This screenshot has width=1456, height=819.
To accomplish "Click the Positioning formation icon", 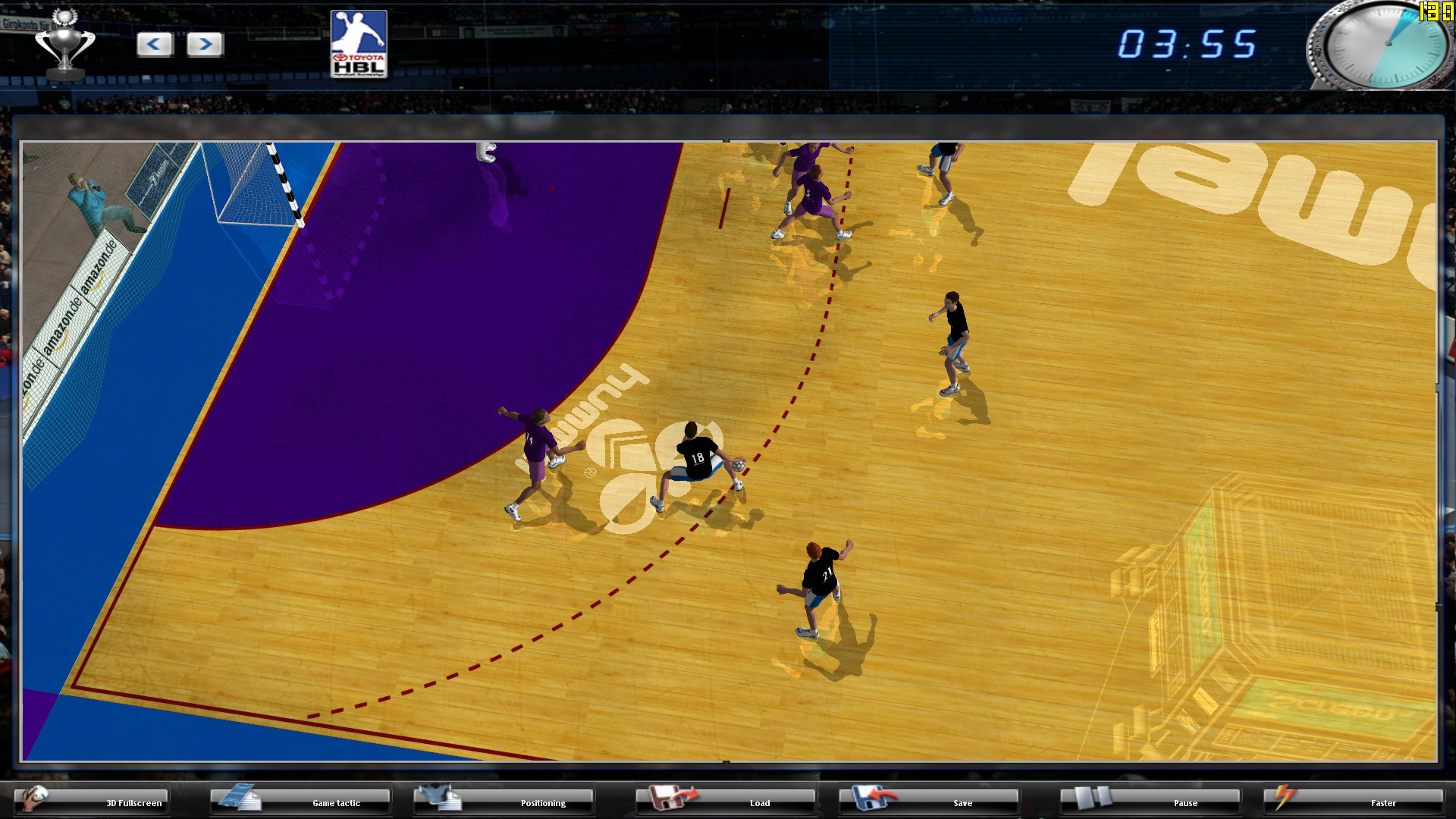I will pyautogui.click(x=440, y=798).
